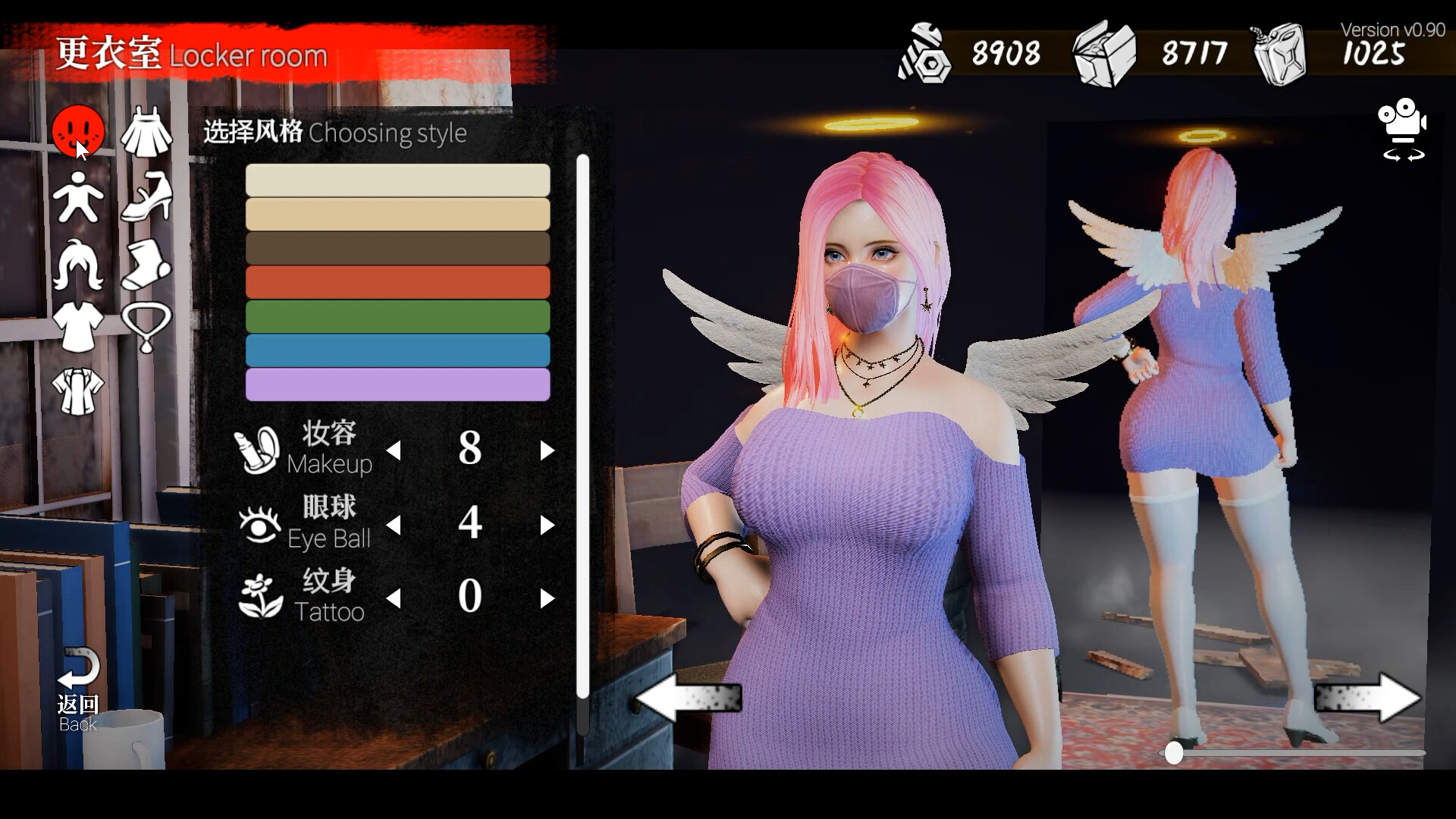1456x819 pixels.
Task: Increase the Makeup value
Action: [548, 450]
